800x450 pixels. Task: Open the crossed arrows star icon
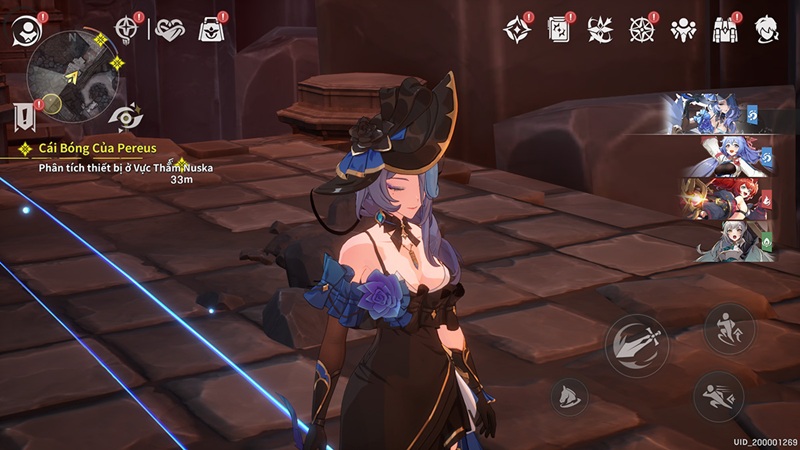pyautogui.click(x=600, y=29)
